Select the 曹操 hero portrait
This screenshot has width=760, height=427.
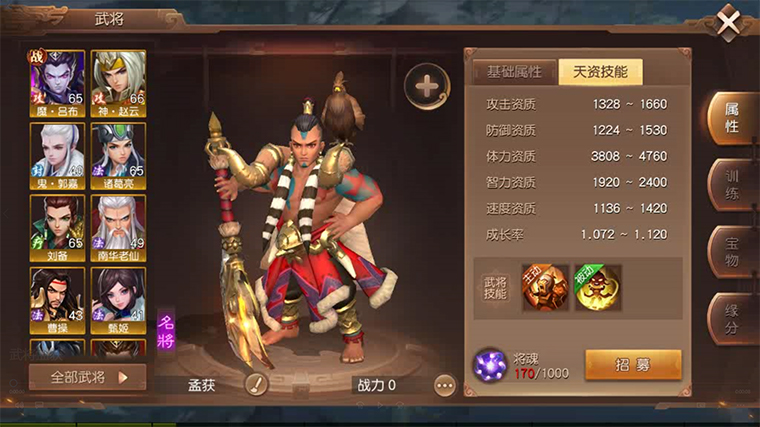coord(58,298)
